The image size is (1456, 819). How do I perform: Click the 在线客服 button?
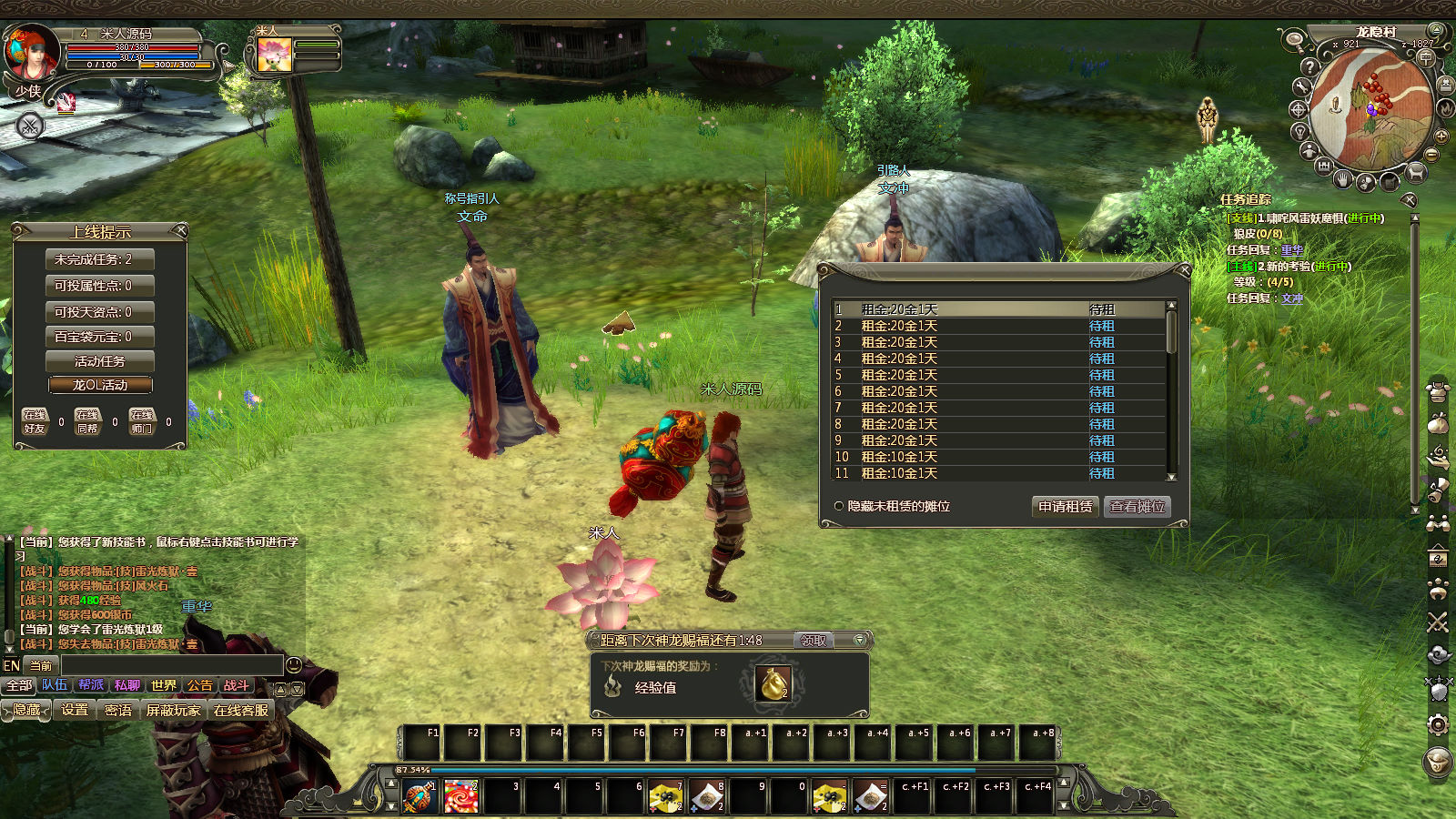coord(241,710)
